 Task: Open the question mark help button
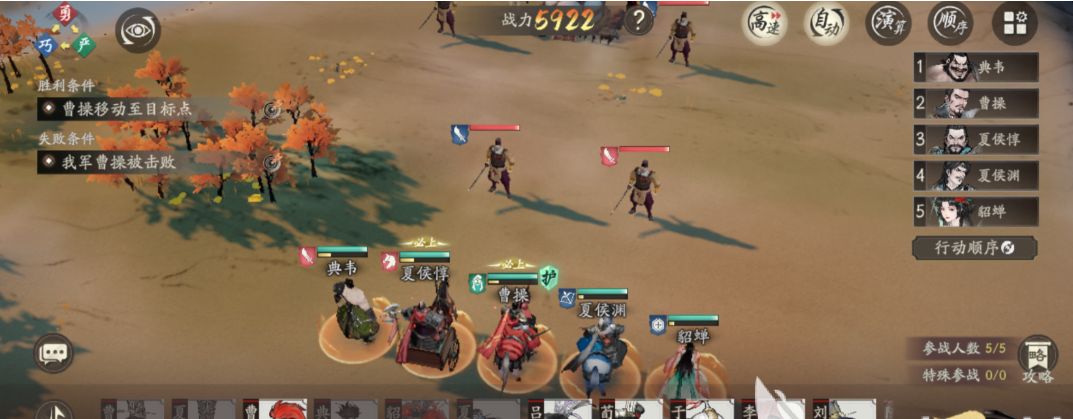point(637,20)
